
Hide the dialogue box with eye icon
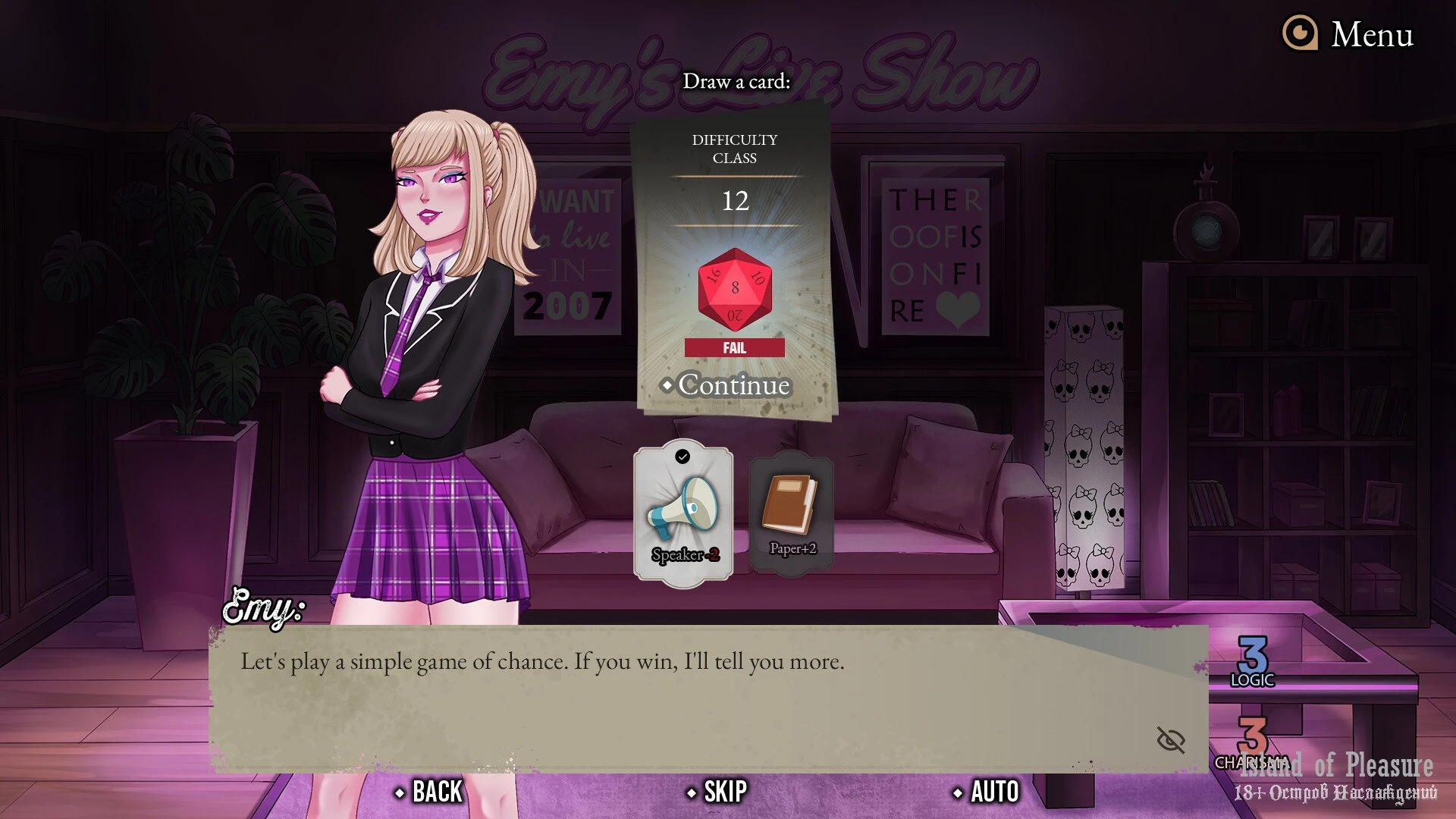click(1170, 739)
